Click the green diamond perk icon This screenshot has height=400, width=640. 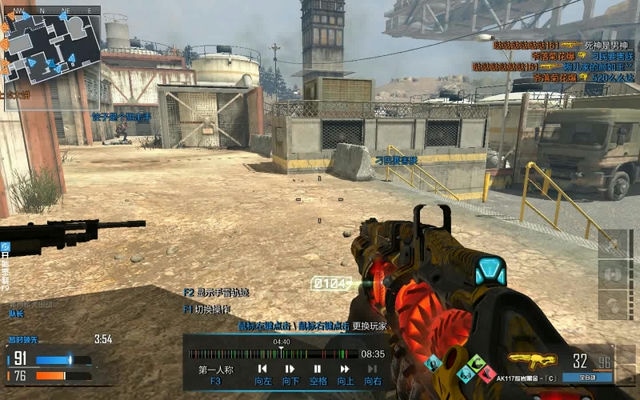476,363
